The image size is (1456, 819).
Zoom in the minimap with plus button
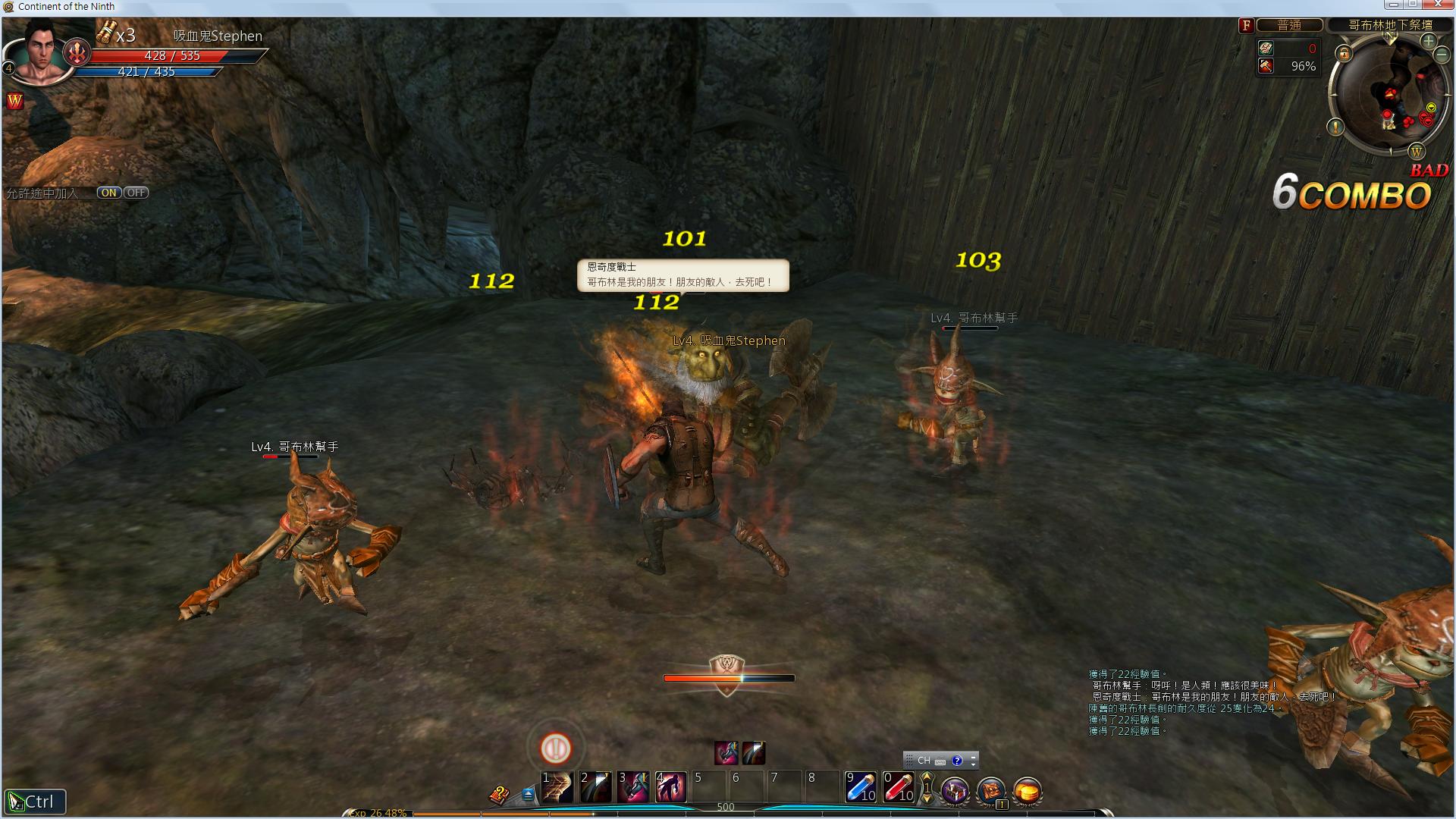(1429, 41)
